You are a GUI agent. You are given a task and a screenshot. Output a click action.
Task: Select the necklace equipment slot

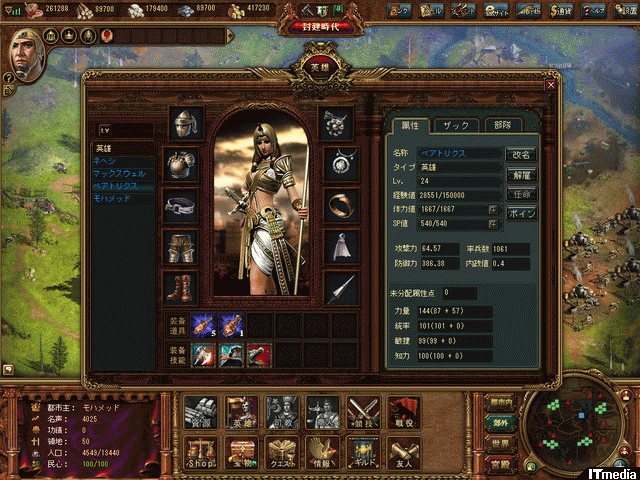click(341, 163)
